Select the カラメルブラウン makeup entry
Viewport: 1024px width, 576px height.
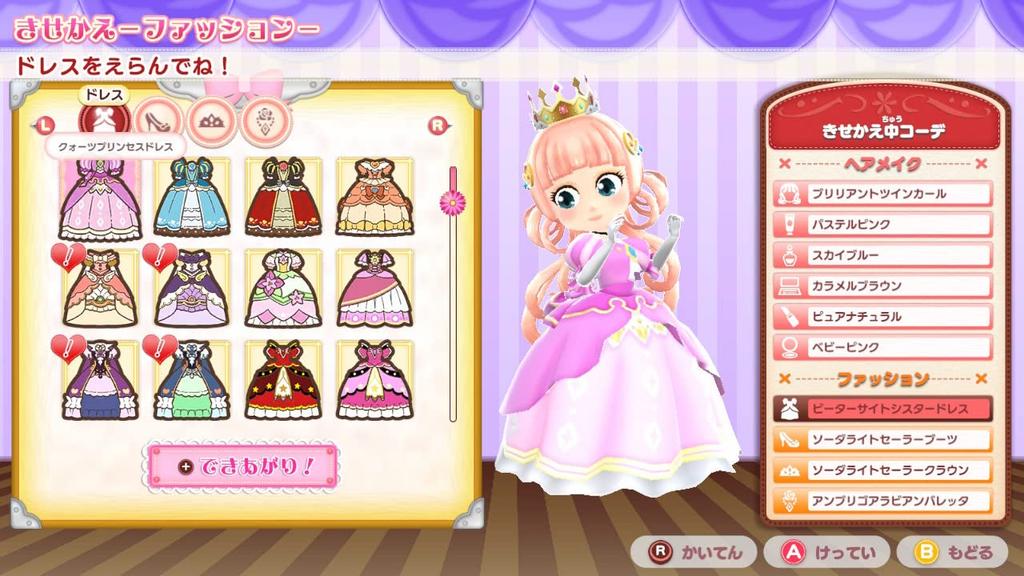coord(882,286)
